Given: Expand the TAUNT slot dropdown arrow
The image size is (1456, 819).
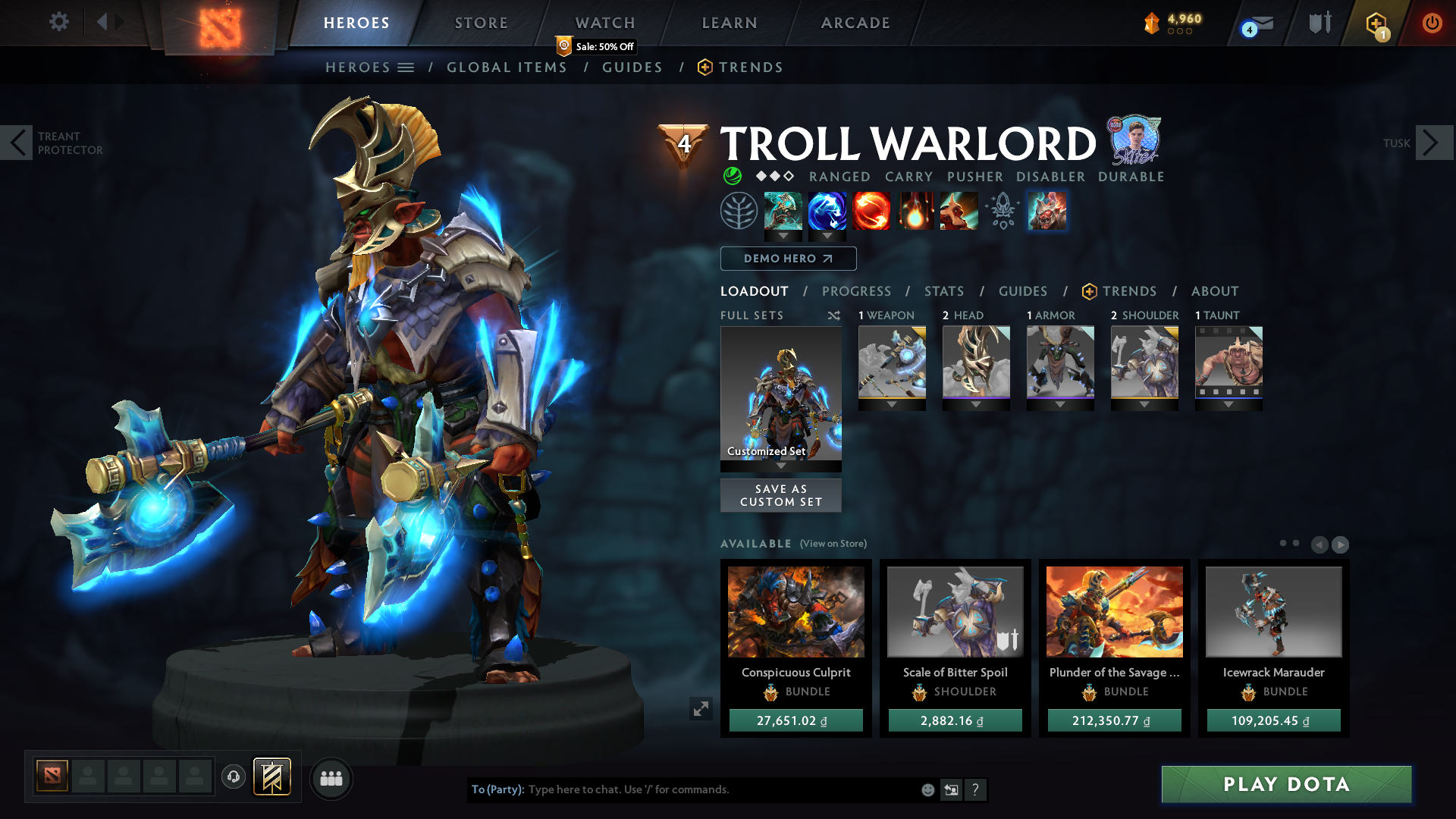Looking at the screenshot, I should (1228, 404).
